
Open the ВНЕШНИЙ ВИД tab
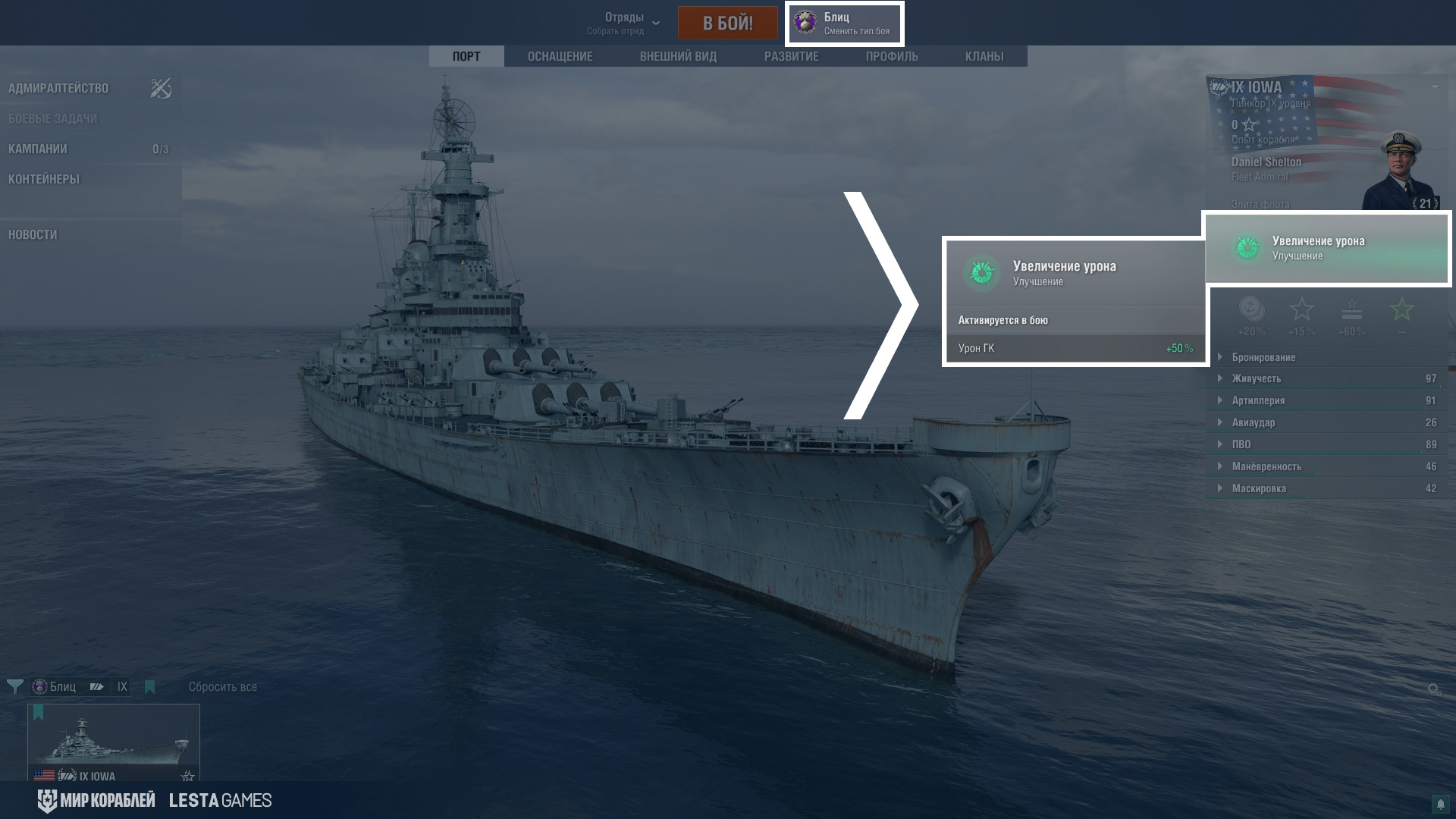pyautogui.click(x=678, y=56)
